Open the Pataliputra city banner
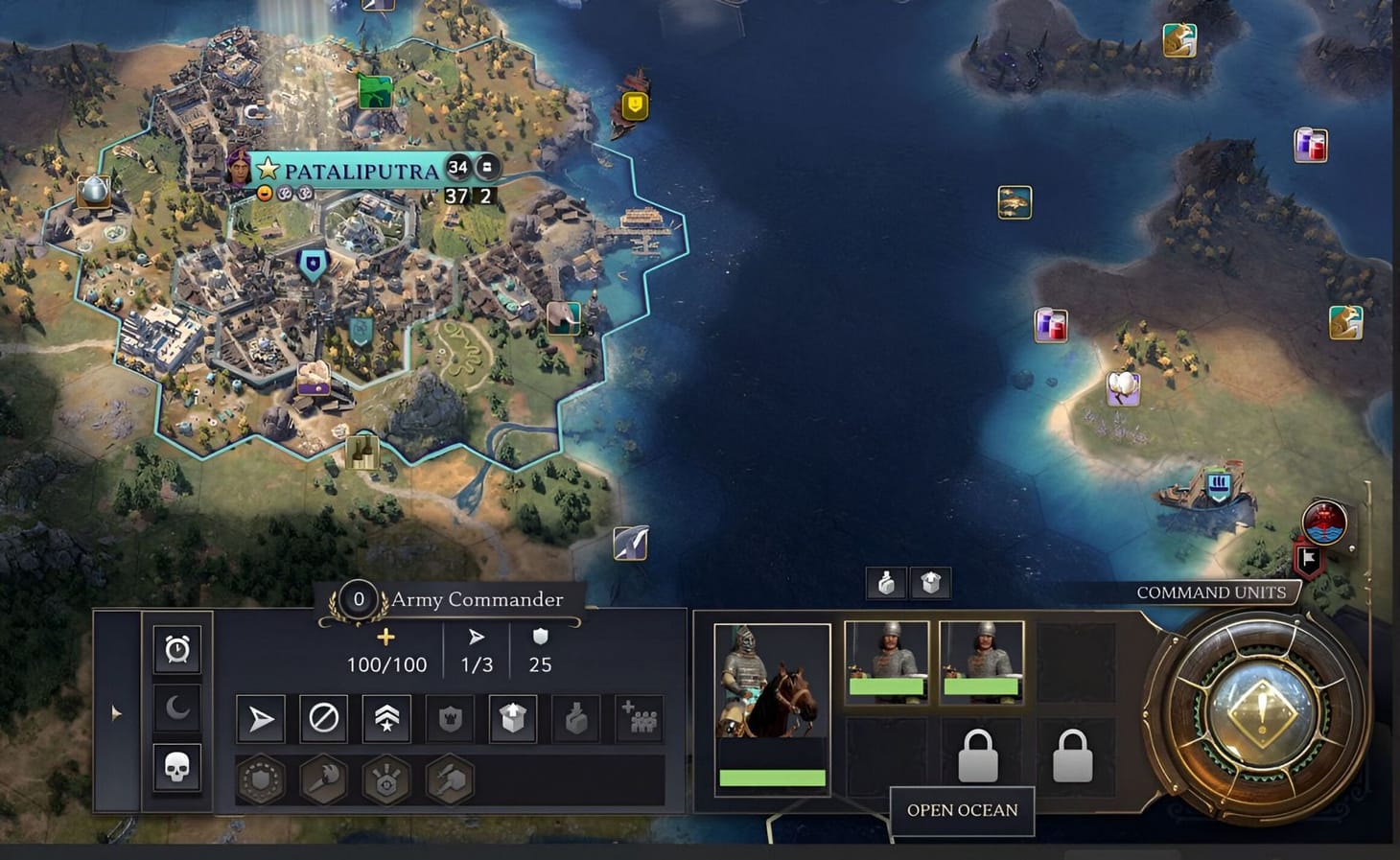 tap(355, 170)
